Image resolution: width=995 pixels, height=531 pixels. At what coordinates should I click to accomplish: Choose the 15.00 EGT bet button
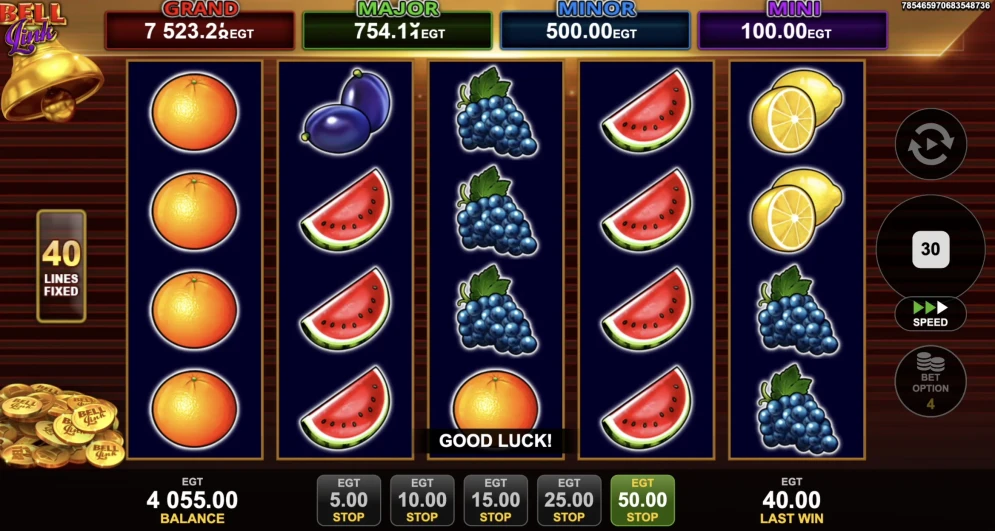coord(495,500)
